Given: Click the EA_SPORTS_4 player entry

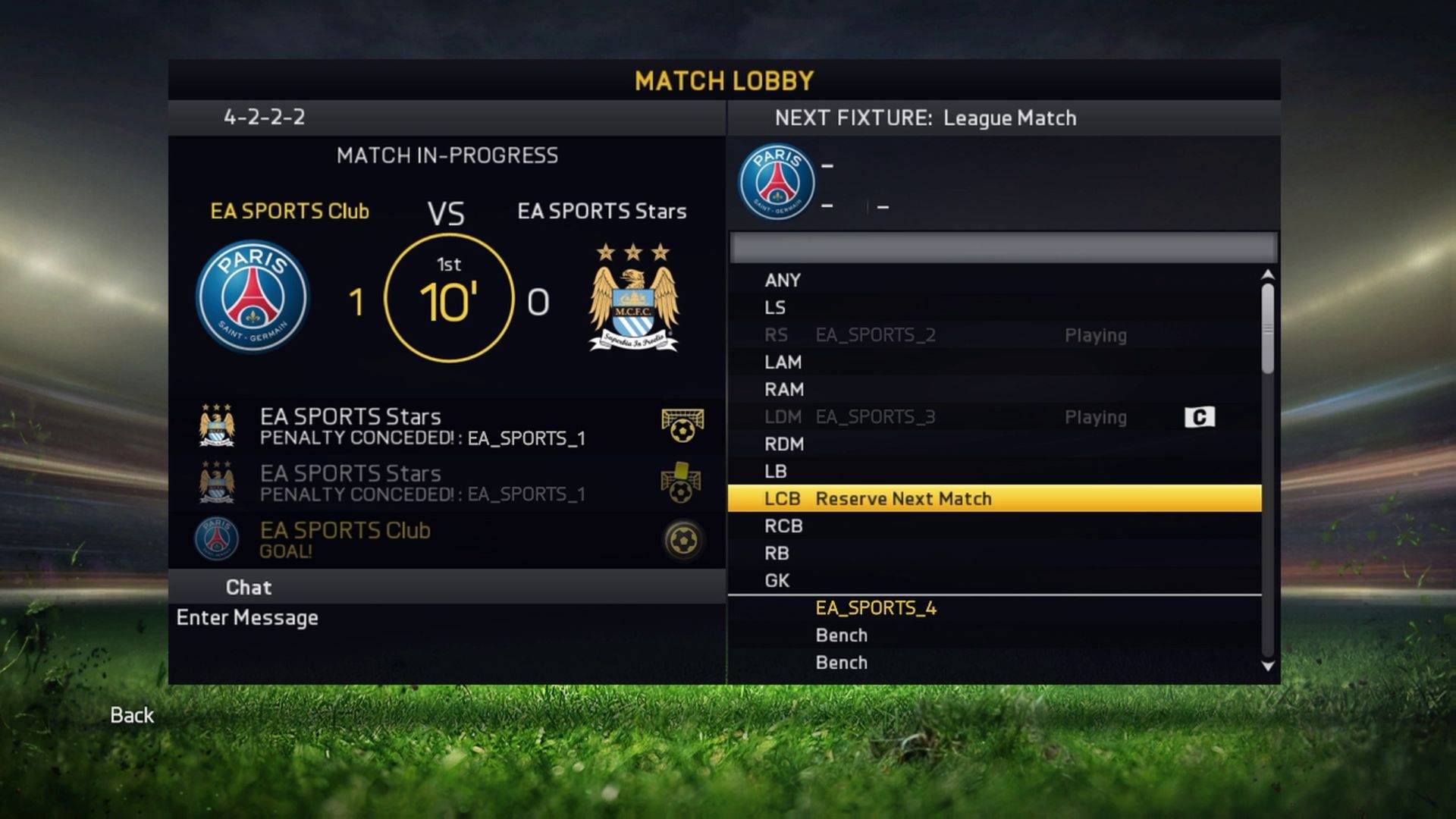Looking at the screenshot, I should click(x=876, y=608).
